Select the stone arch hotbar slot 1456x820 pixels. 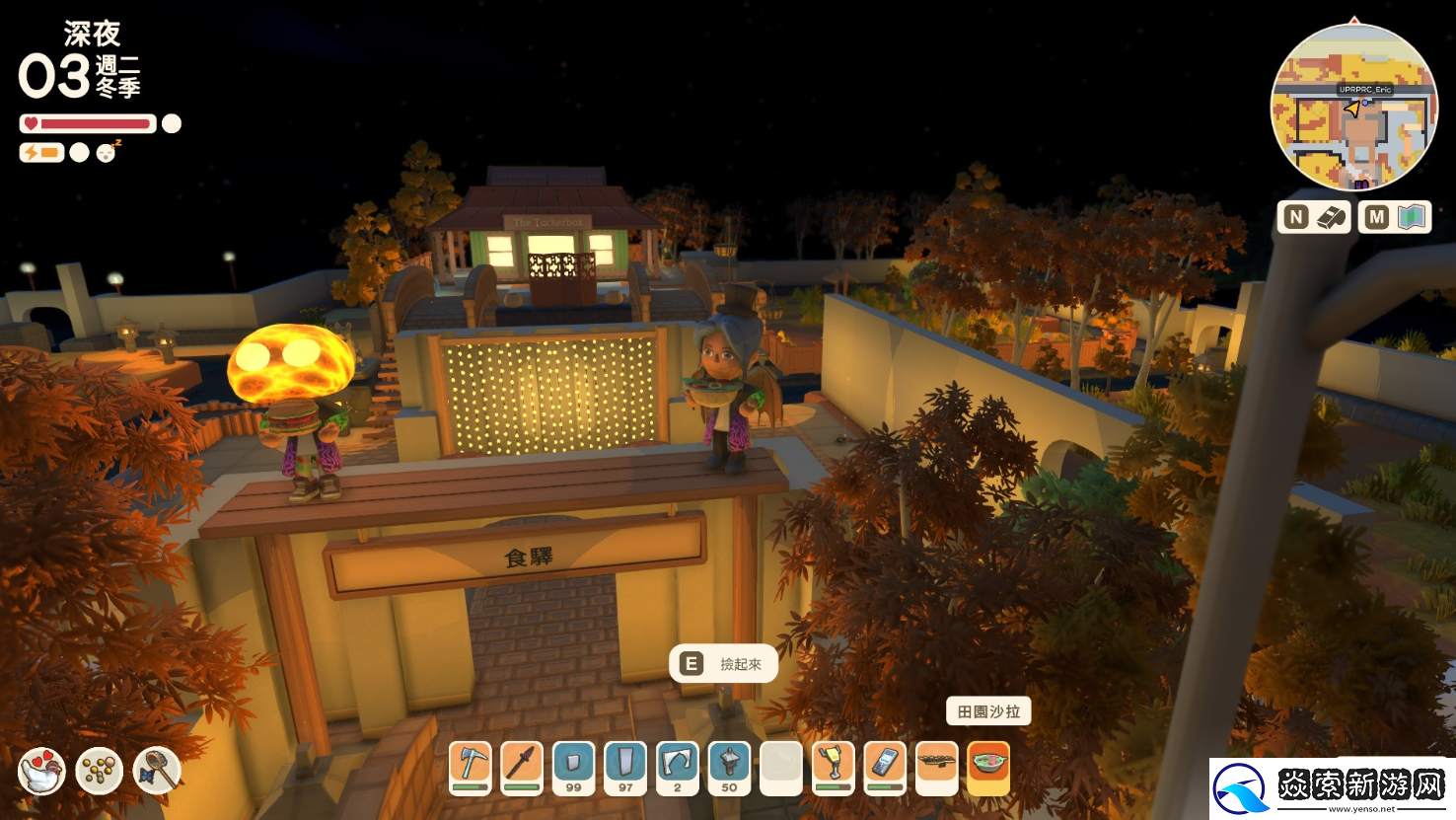[x=678, y=767]
